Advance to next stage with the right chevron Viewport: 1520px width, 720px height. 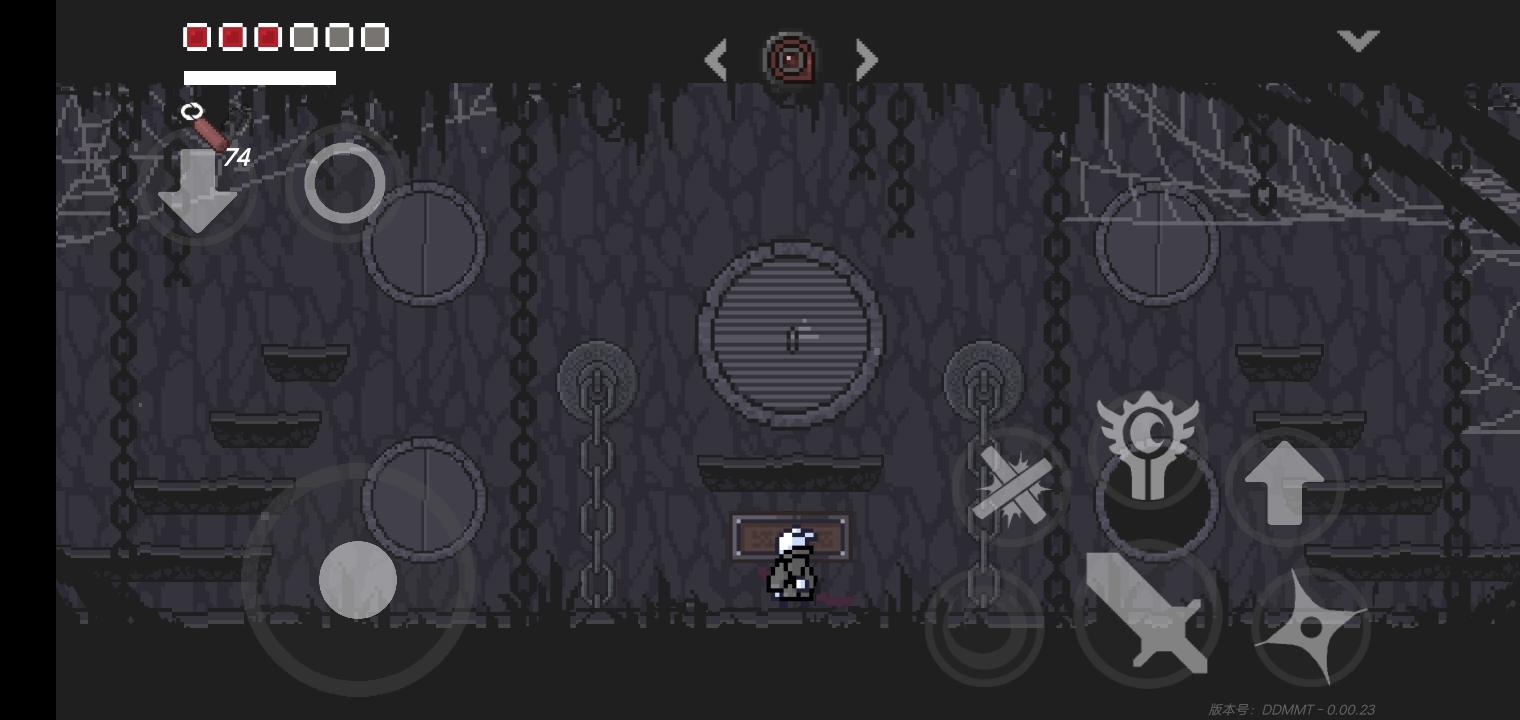point(866,60)
